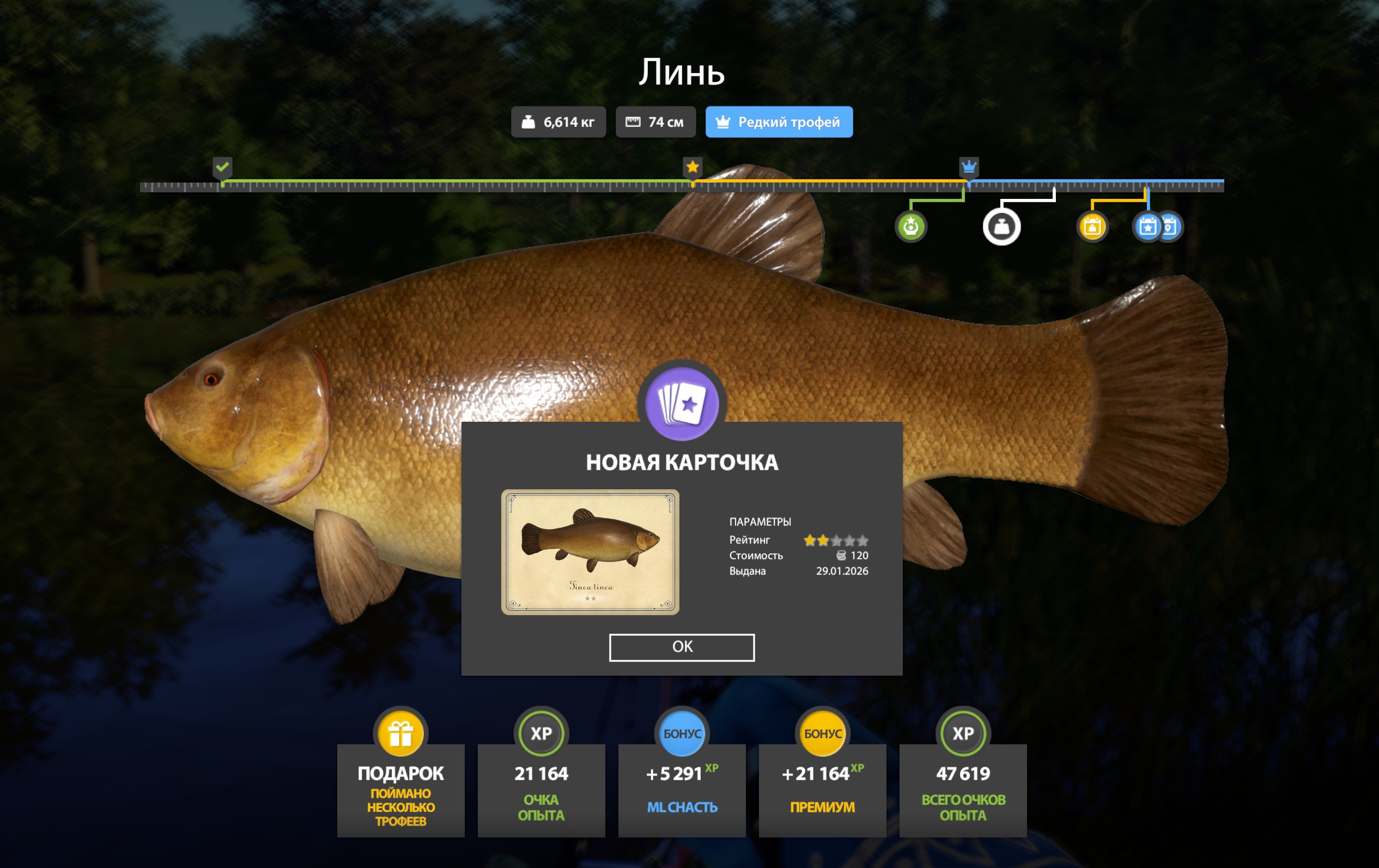Select the yellow БОНУС icon over ПРЕМИУМ
Viewport: 1379px width, 868px height.
822,734
